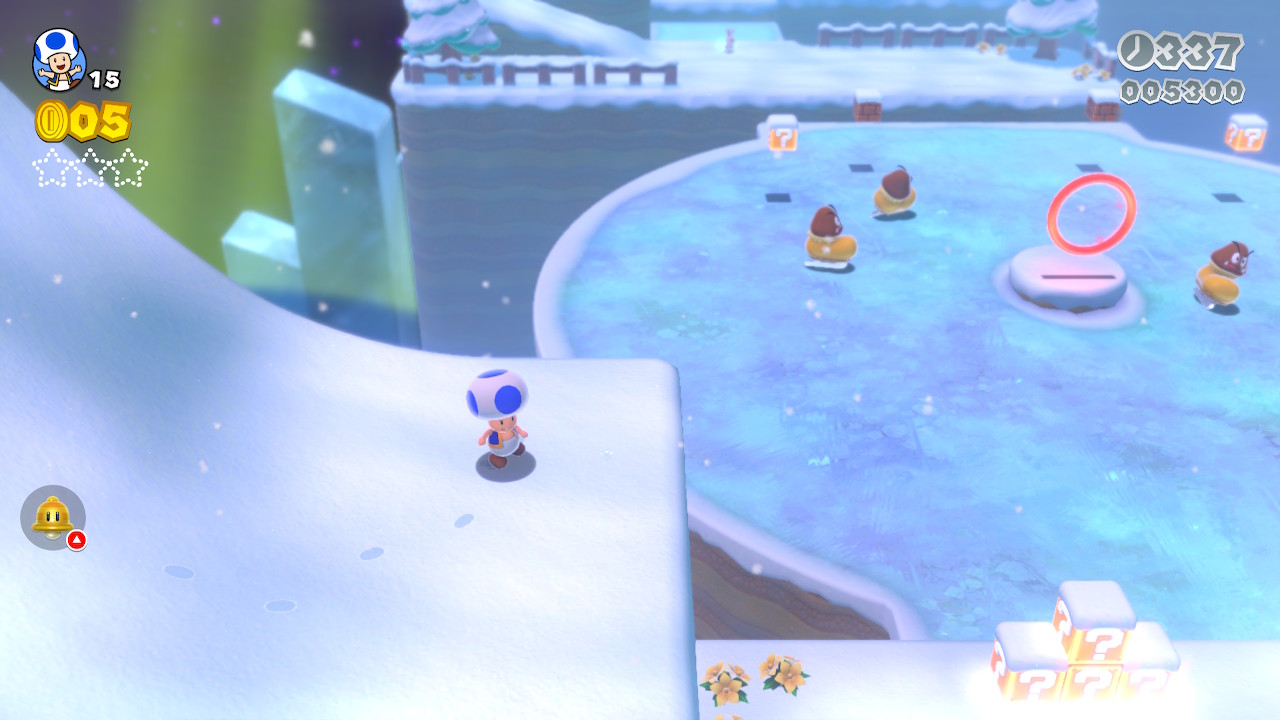Click the blue Toad character icon

pos(59,59)
